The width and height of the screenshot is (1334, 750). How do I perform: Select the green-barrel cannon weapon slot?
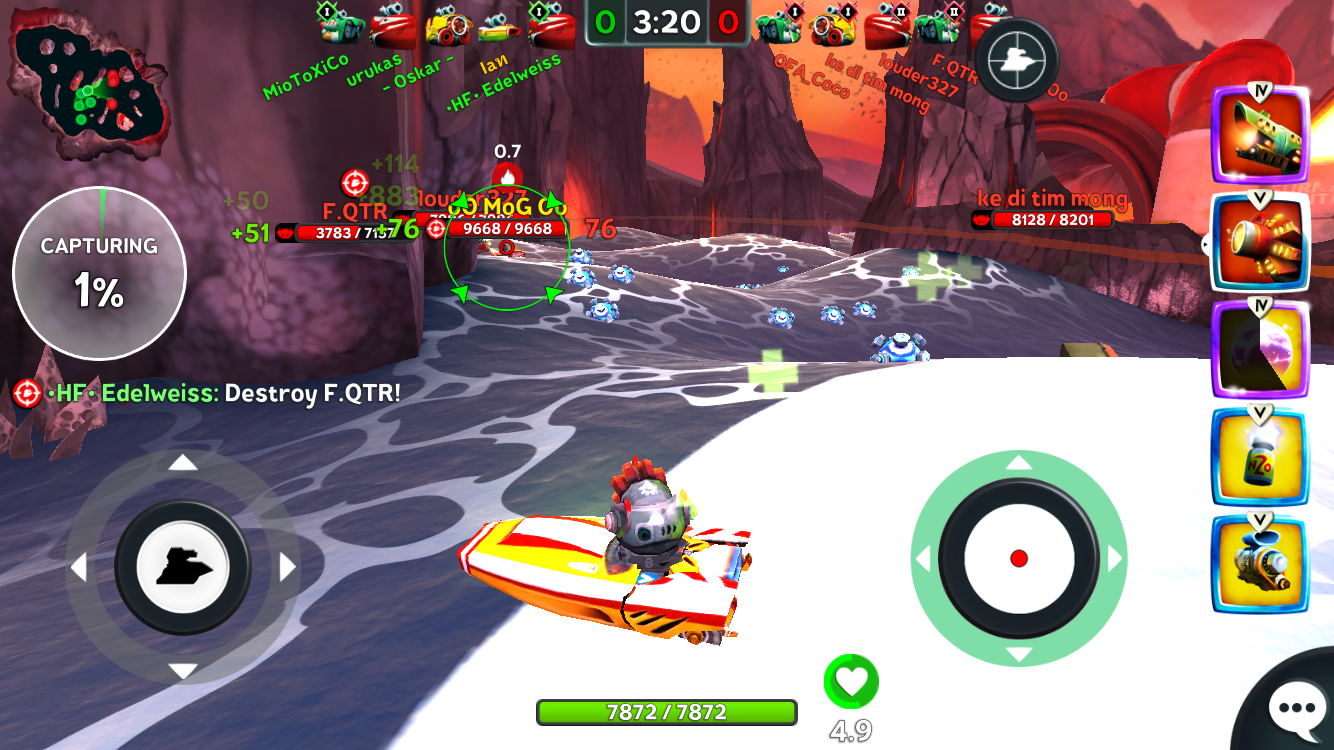1260,134
